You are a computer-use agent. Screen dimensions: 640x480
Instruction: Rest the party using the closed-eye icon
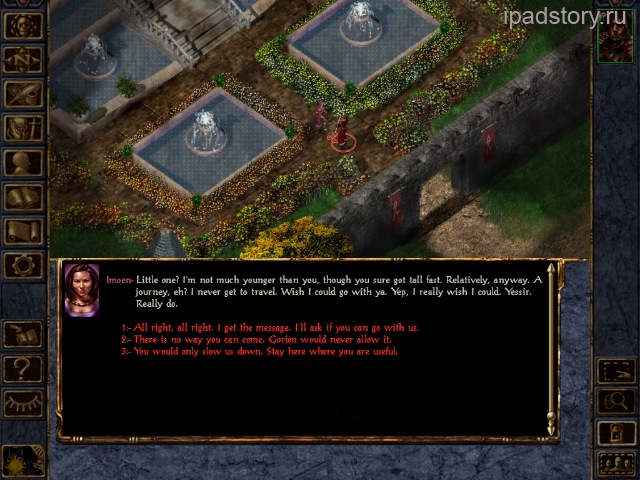pos(23,403)
